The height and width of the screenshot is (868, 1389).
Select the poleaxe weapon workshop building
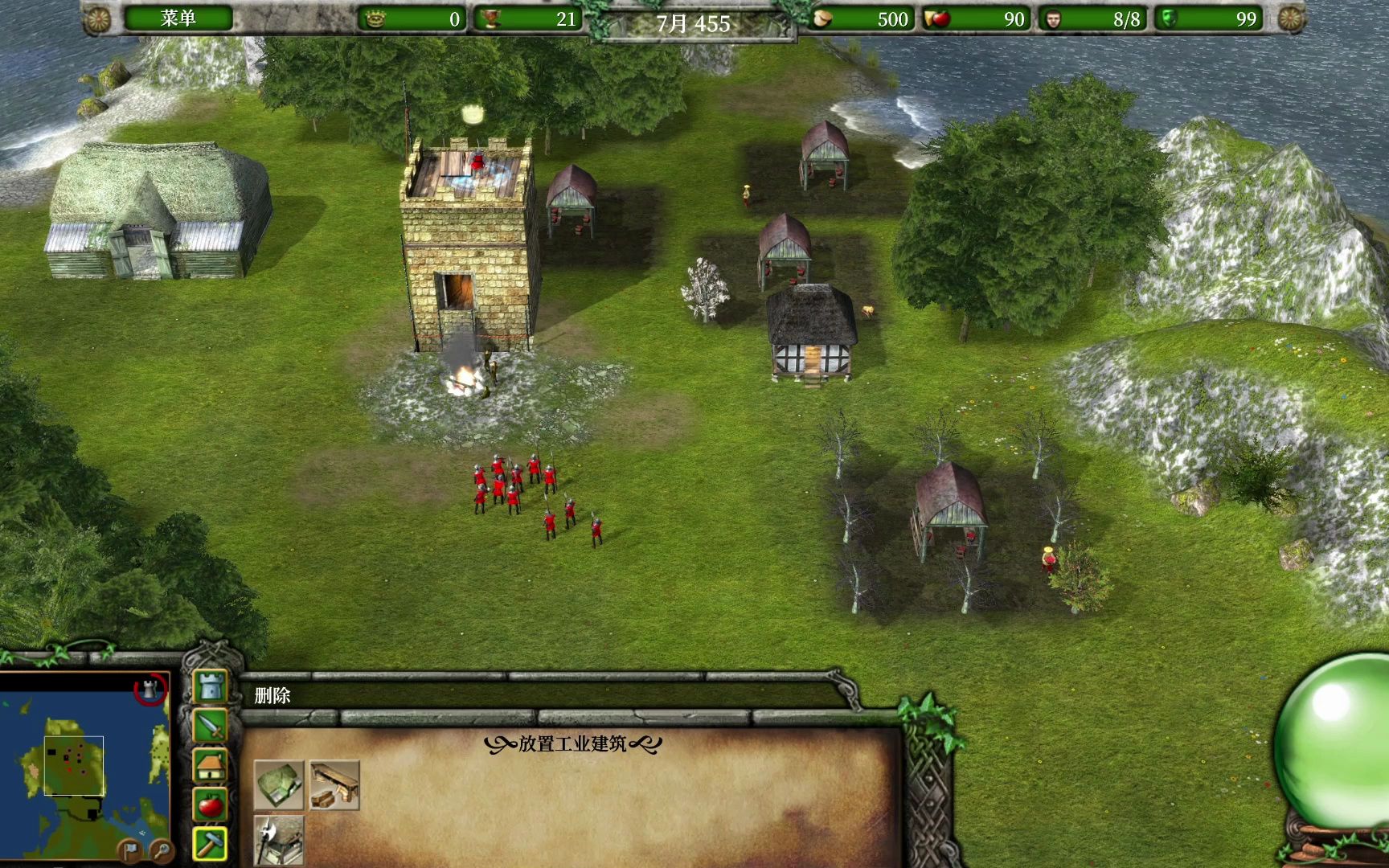[279, 839]
